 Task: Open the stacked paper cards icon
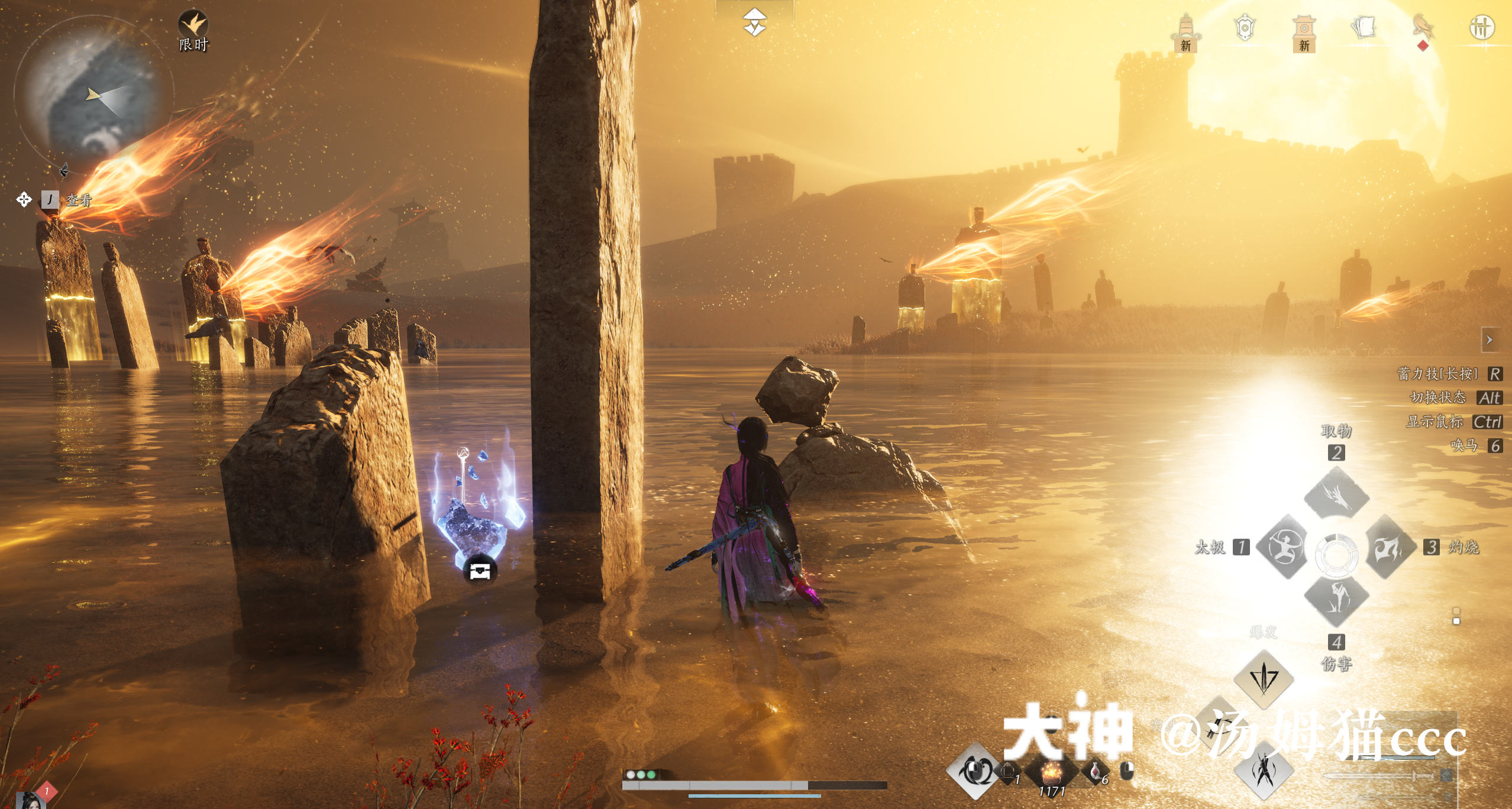click(x=1364, y=27)
